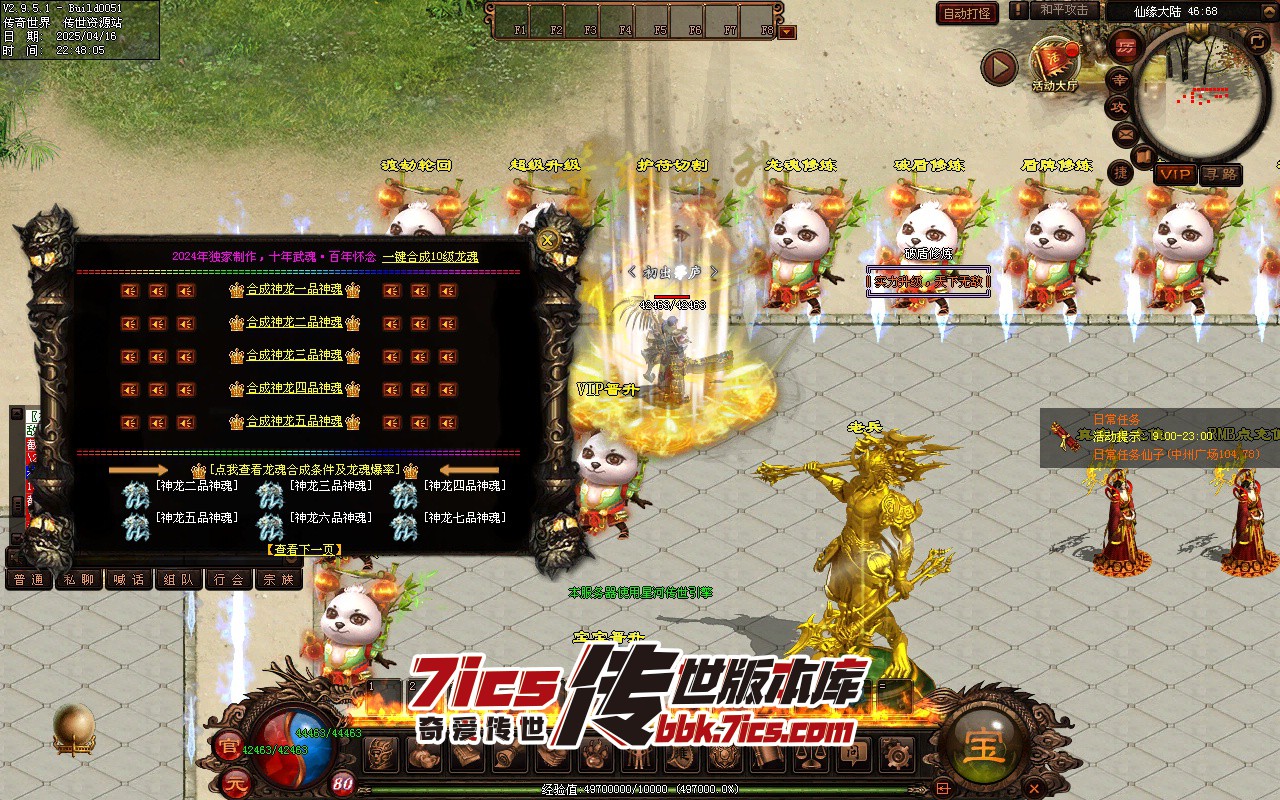1280x800 pixels.
Task: Click the round play arrow button
Action: pyautogui.click(x=998, y=67)
